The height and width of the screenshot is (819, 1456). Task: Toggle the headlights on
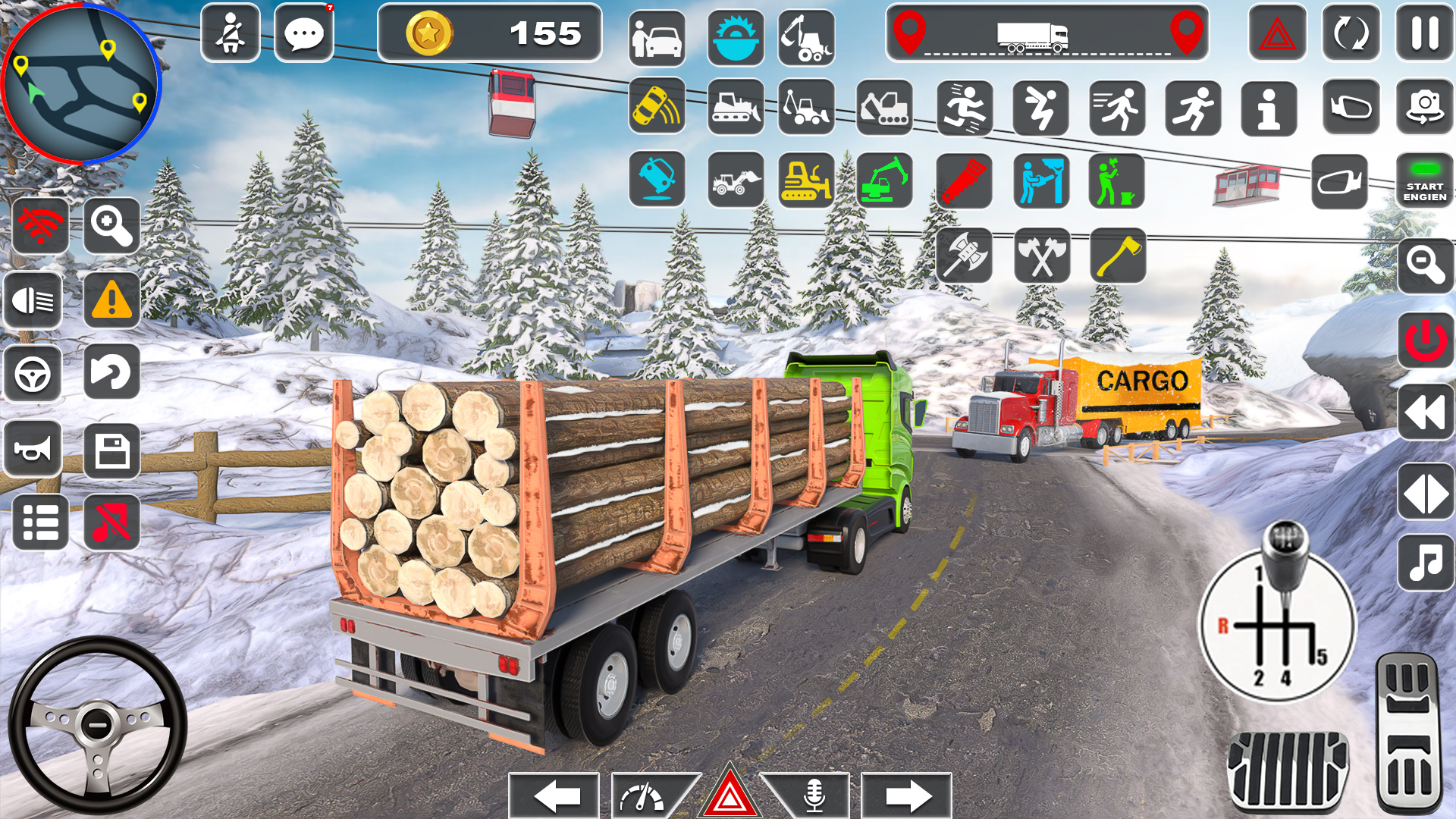33,301
